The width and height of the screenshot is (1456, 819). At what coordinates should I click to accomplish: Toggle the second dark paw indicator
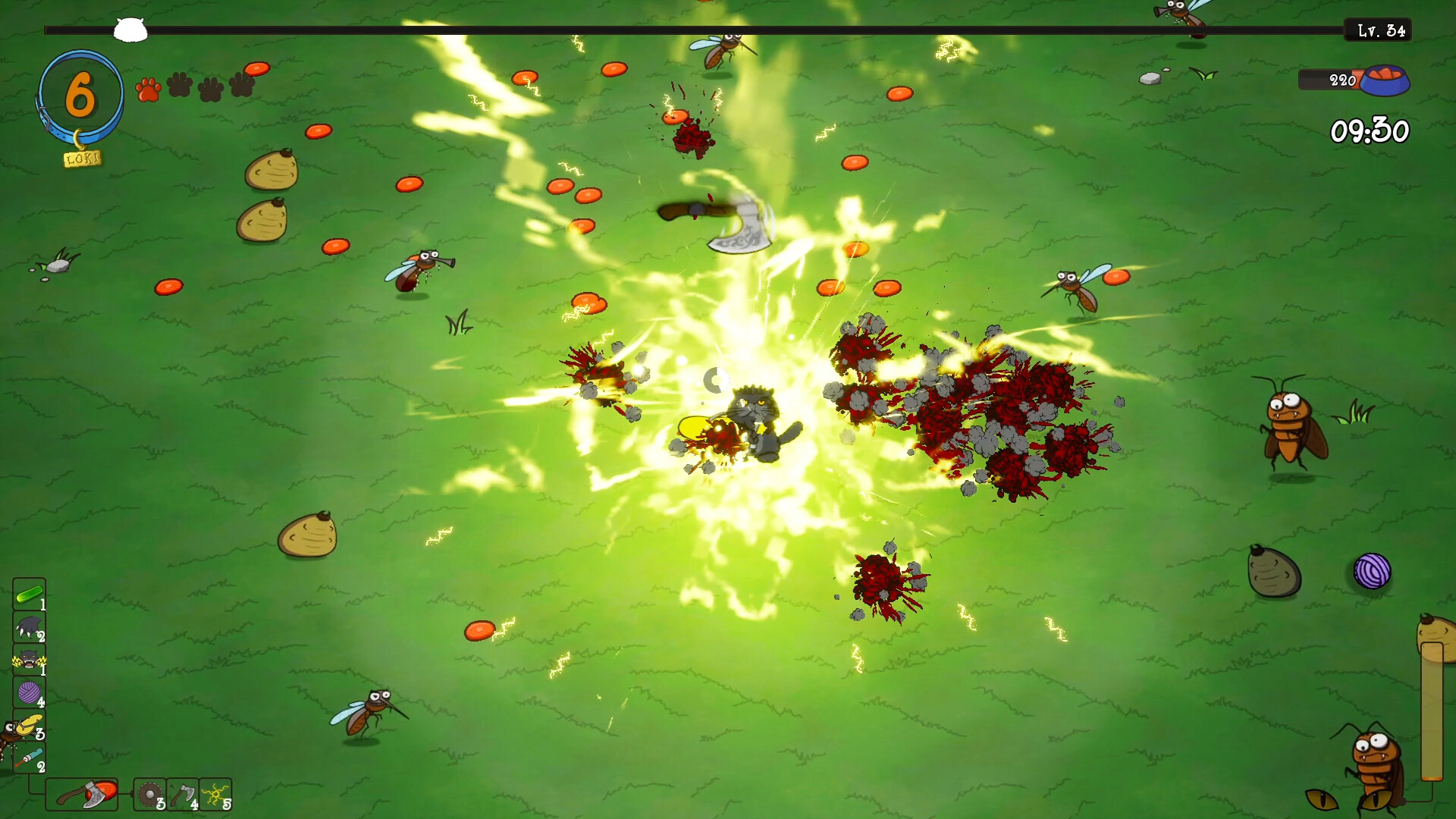coord(180,87)
